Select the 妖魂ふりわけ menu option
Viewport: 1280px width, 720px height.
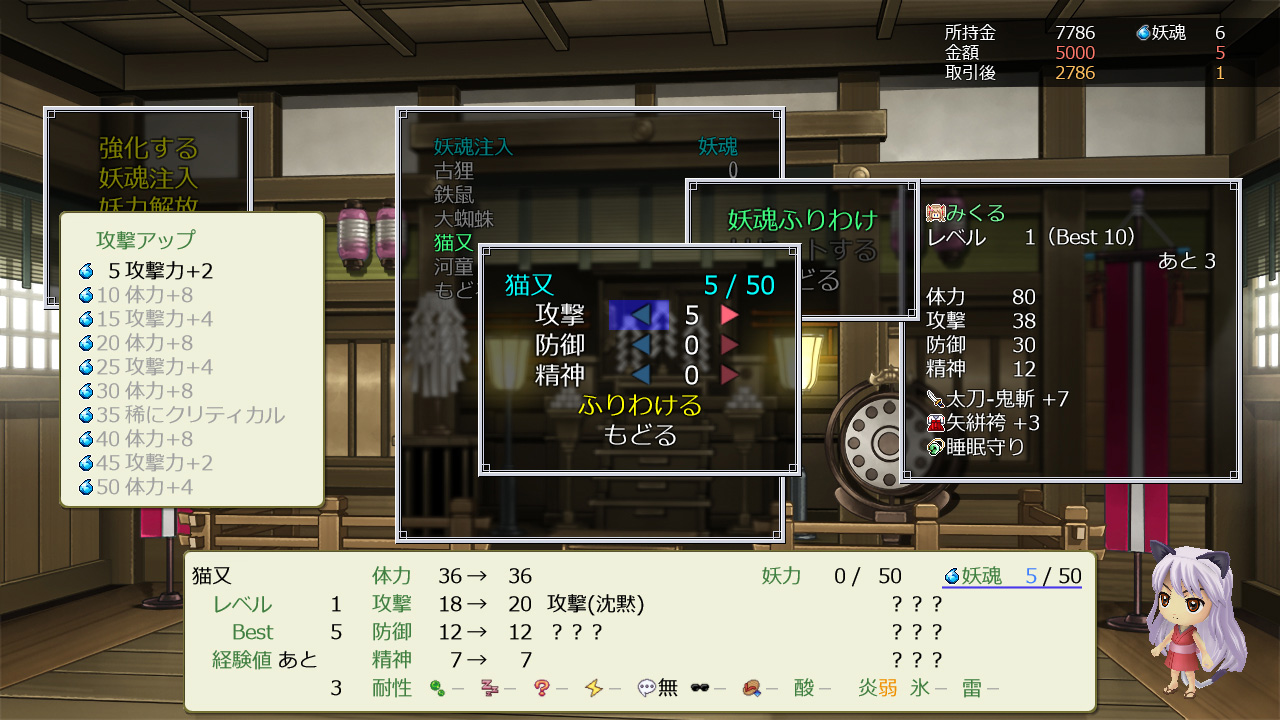(x=802, y=220)
